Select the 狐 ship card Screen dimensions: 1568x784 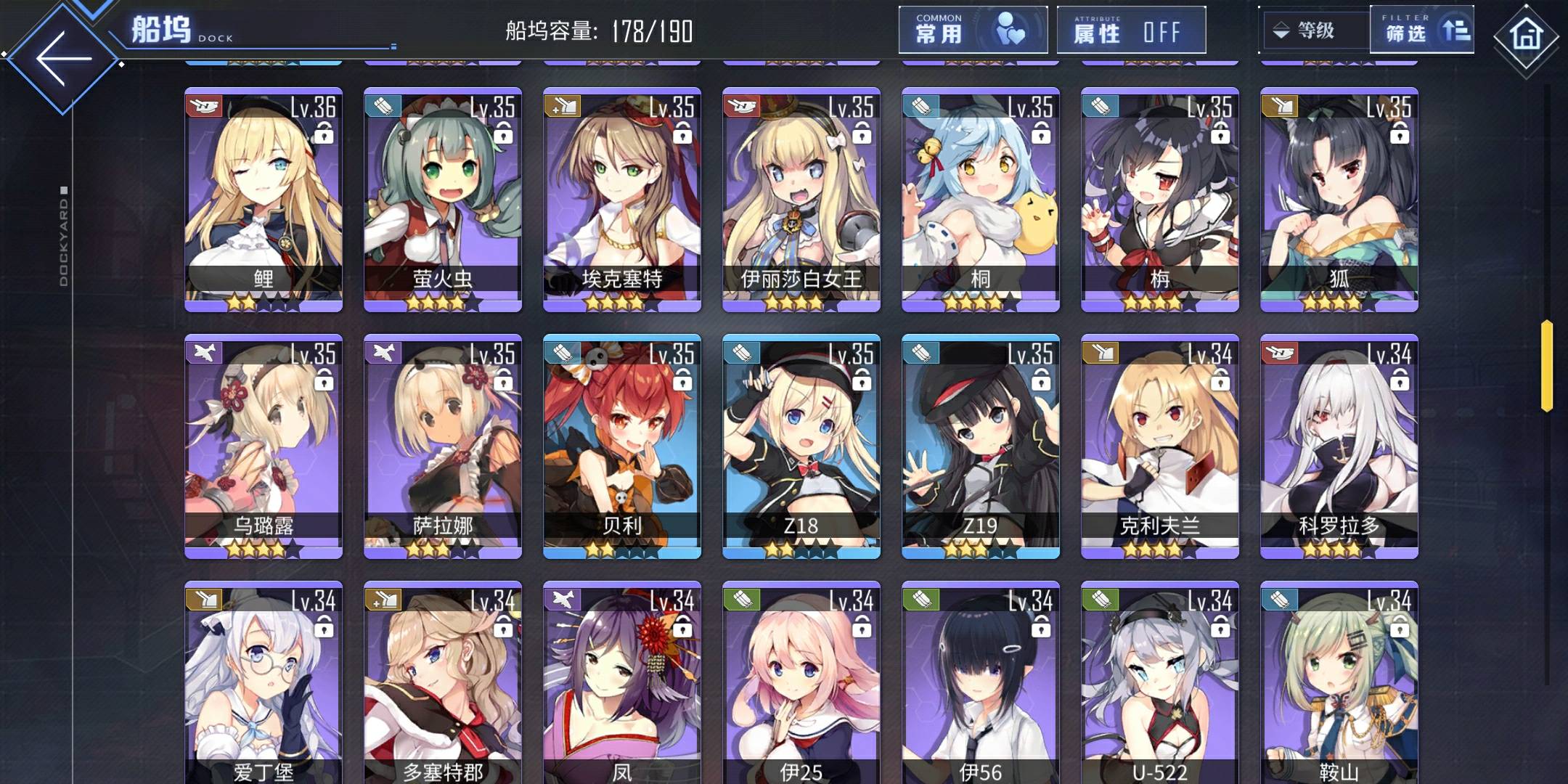coord(1339,200)
